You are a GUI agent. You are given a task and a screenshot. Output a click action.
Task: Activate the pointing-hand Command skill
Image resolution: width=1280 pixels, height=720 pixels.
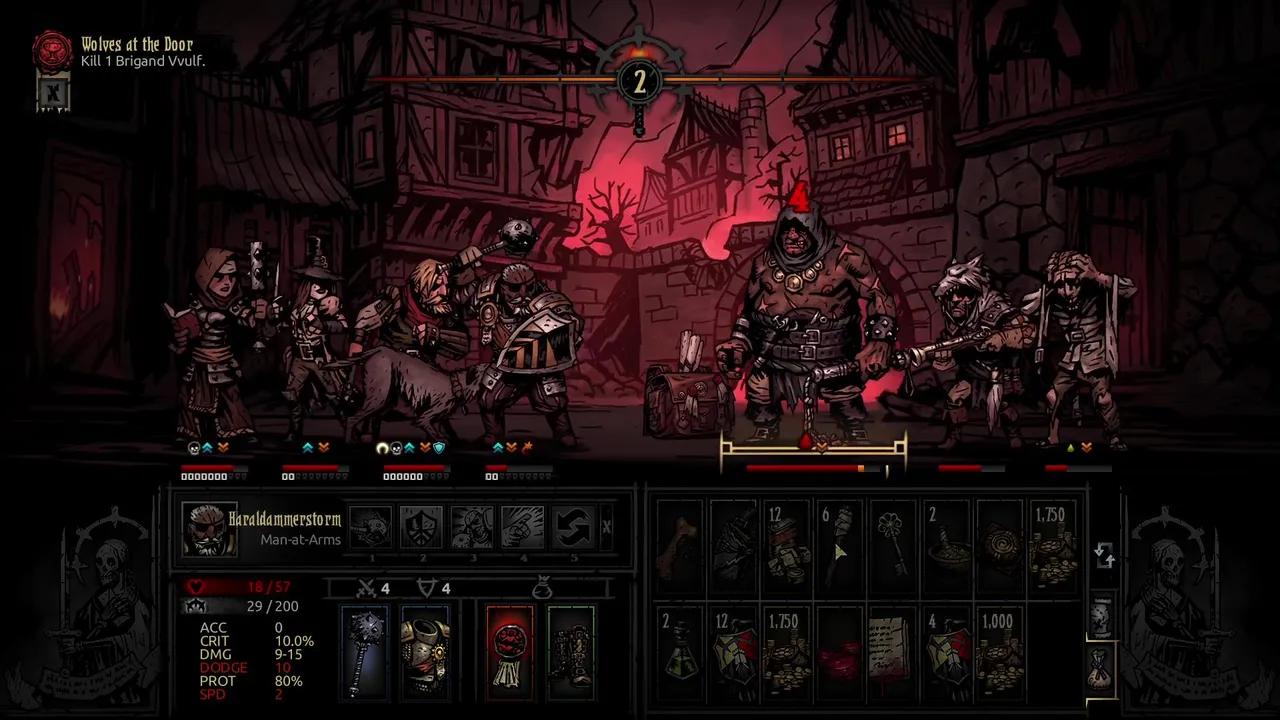(x=521, y=527)
